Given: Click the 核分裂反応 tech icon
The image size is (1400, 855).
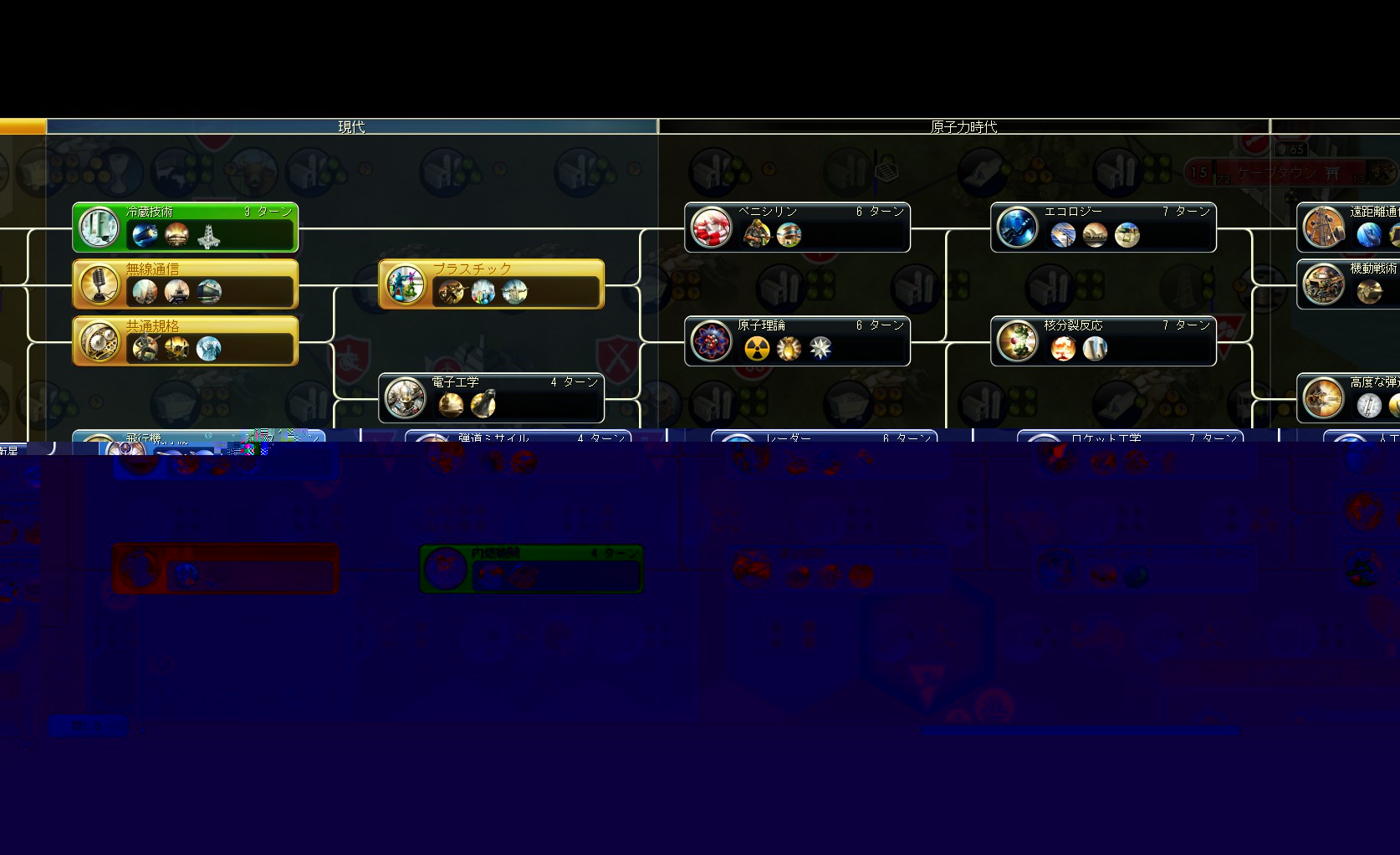Looking at the screenshot, I should pyautogui.click(x=1017, y=341).
